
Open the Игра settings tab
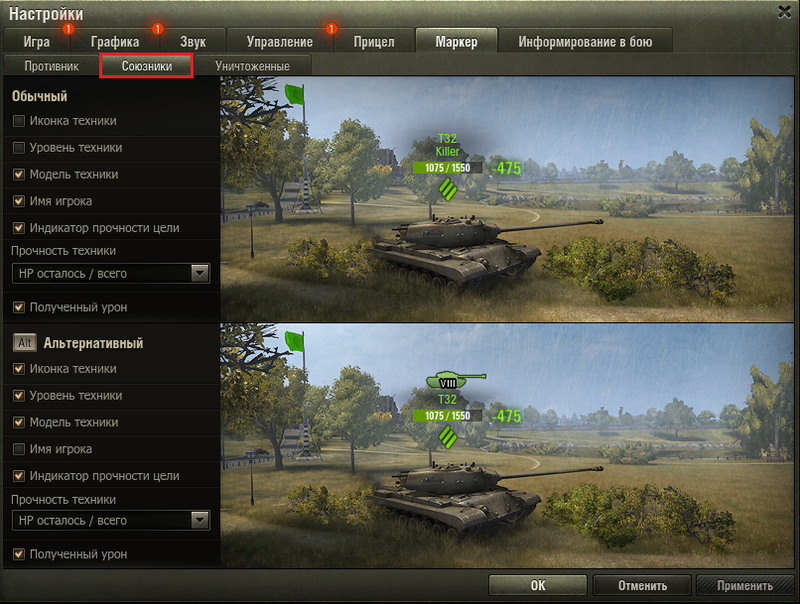36,42
